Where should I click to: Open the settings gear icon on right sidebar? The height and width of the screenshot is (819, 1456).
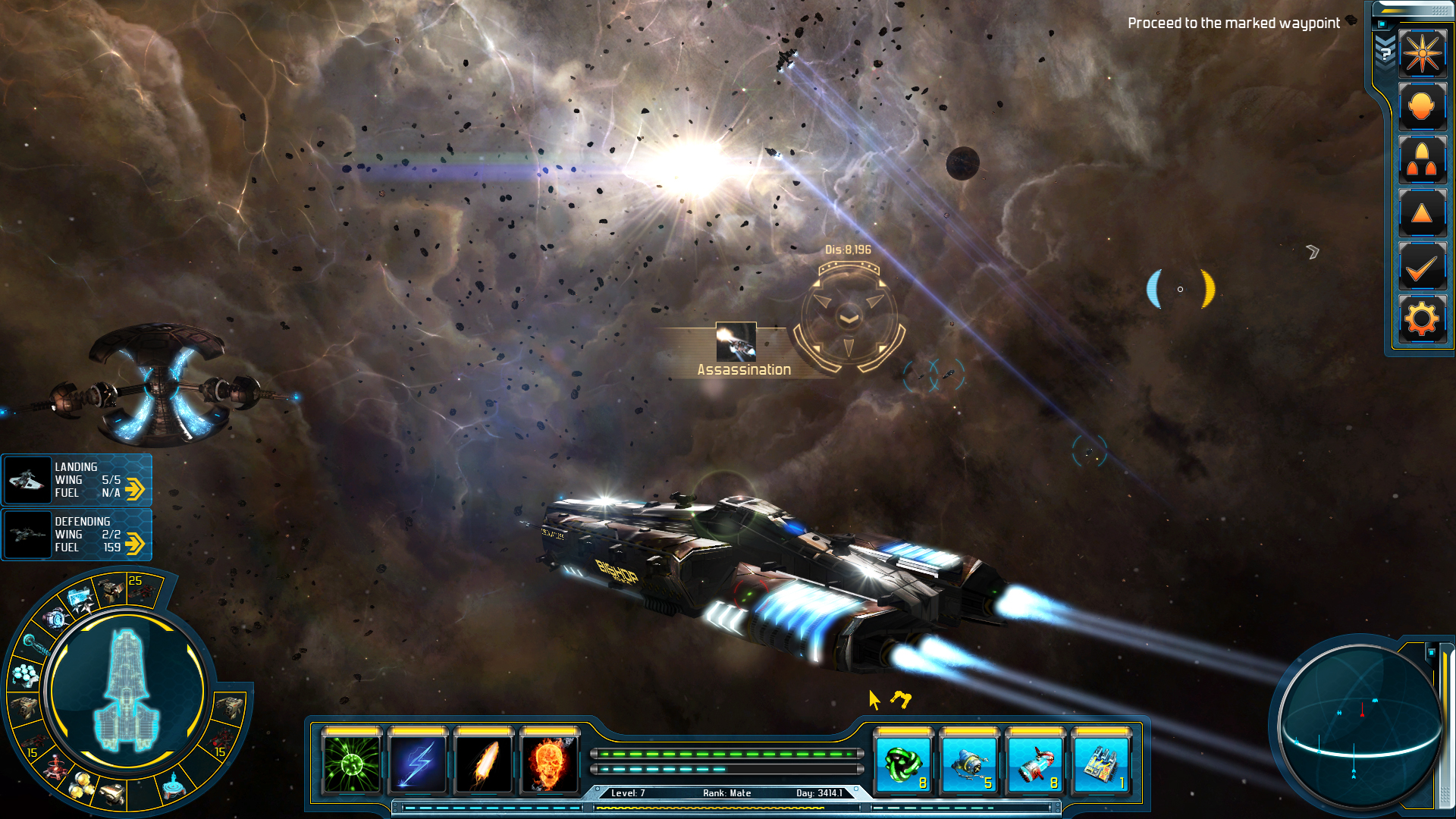pyautogui.click(x=1423, y=318)
